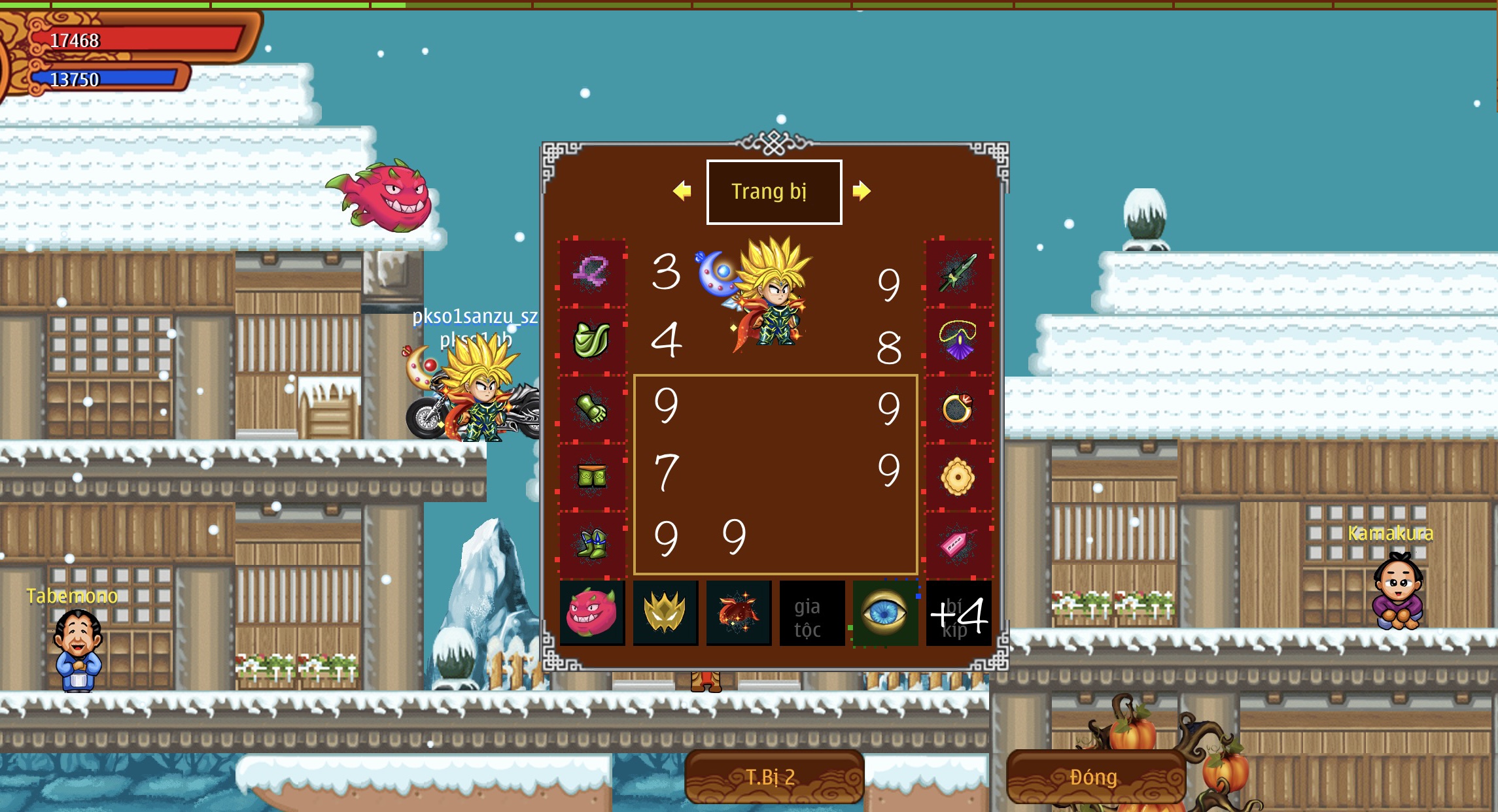Click the left yellow arrow beside Trang bị

[682, 191]
